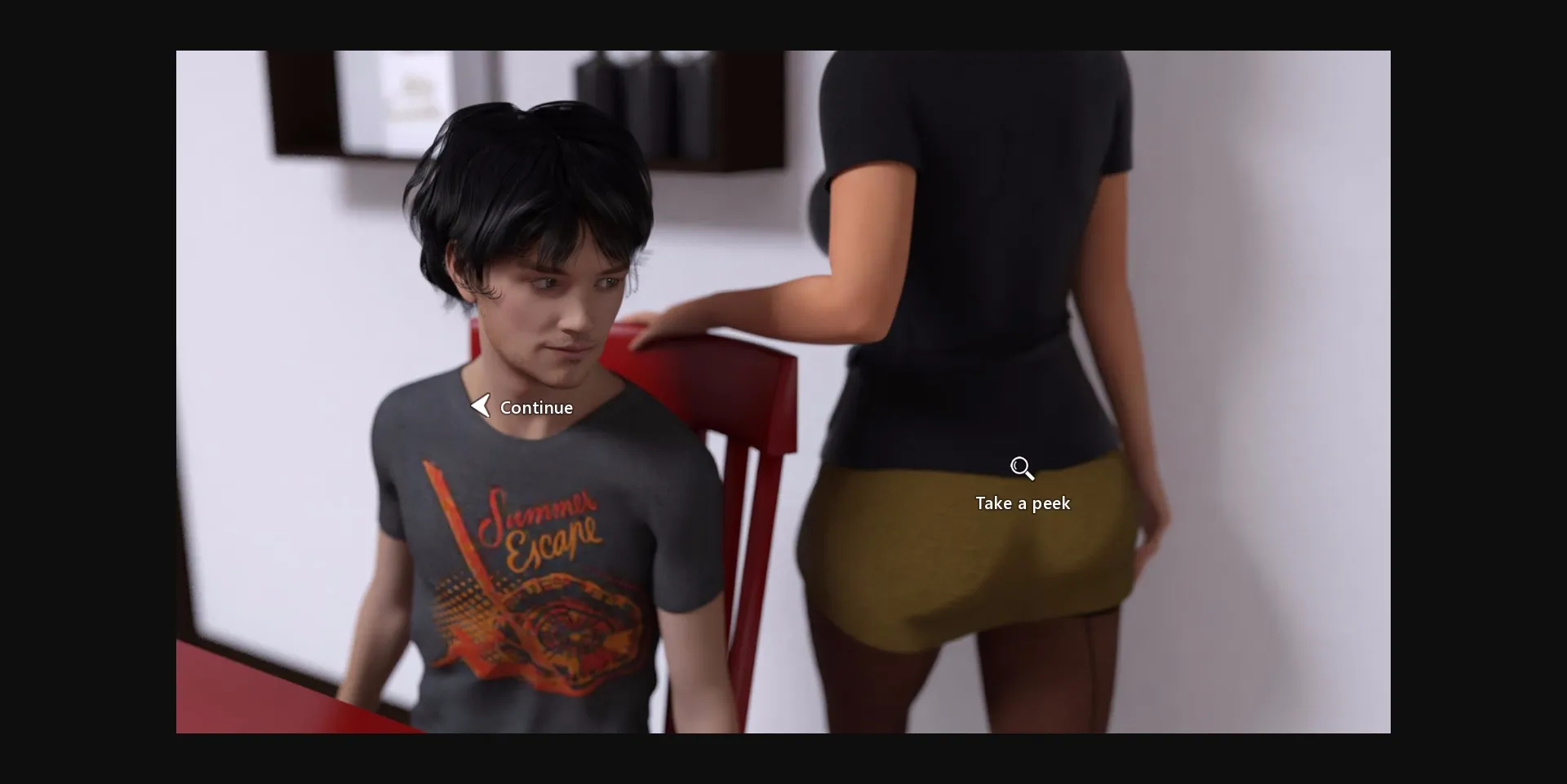Click the peek inspection icon on the skirt
The width and height of the screenshot is (1567, 784).
(x=1023, y=467)
